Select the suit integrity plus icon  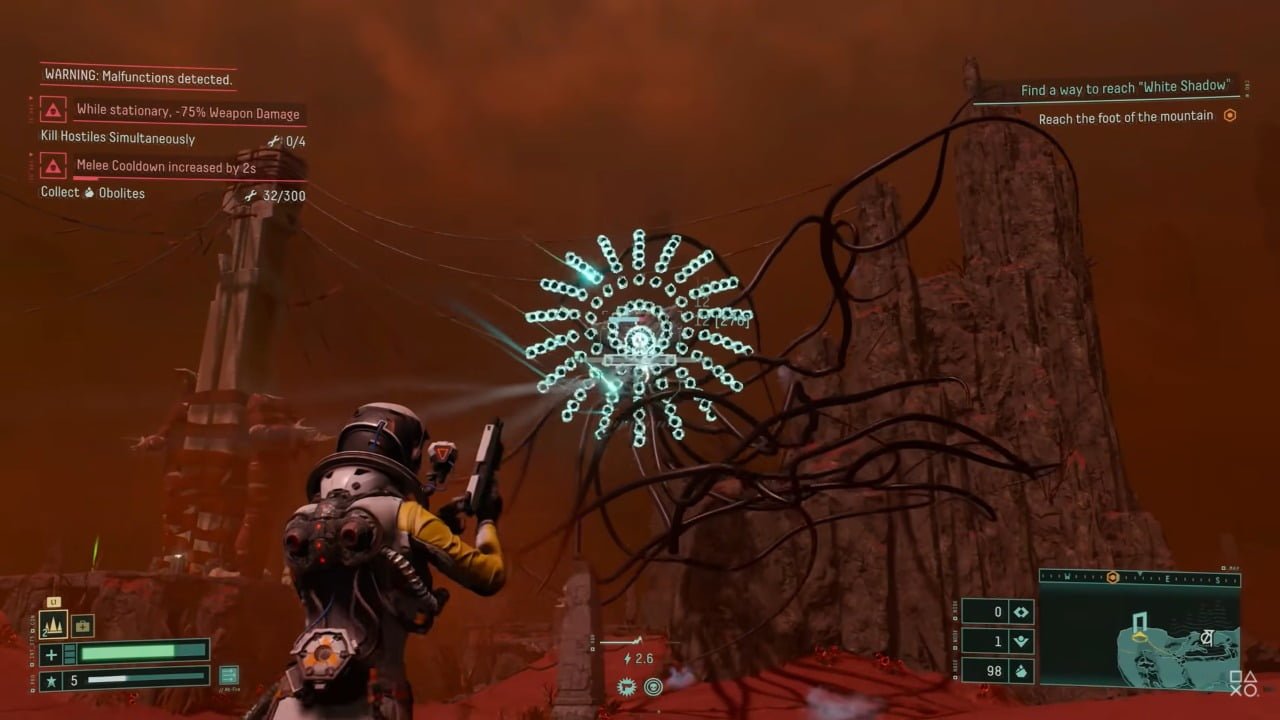coord(52,654)
